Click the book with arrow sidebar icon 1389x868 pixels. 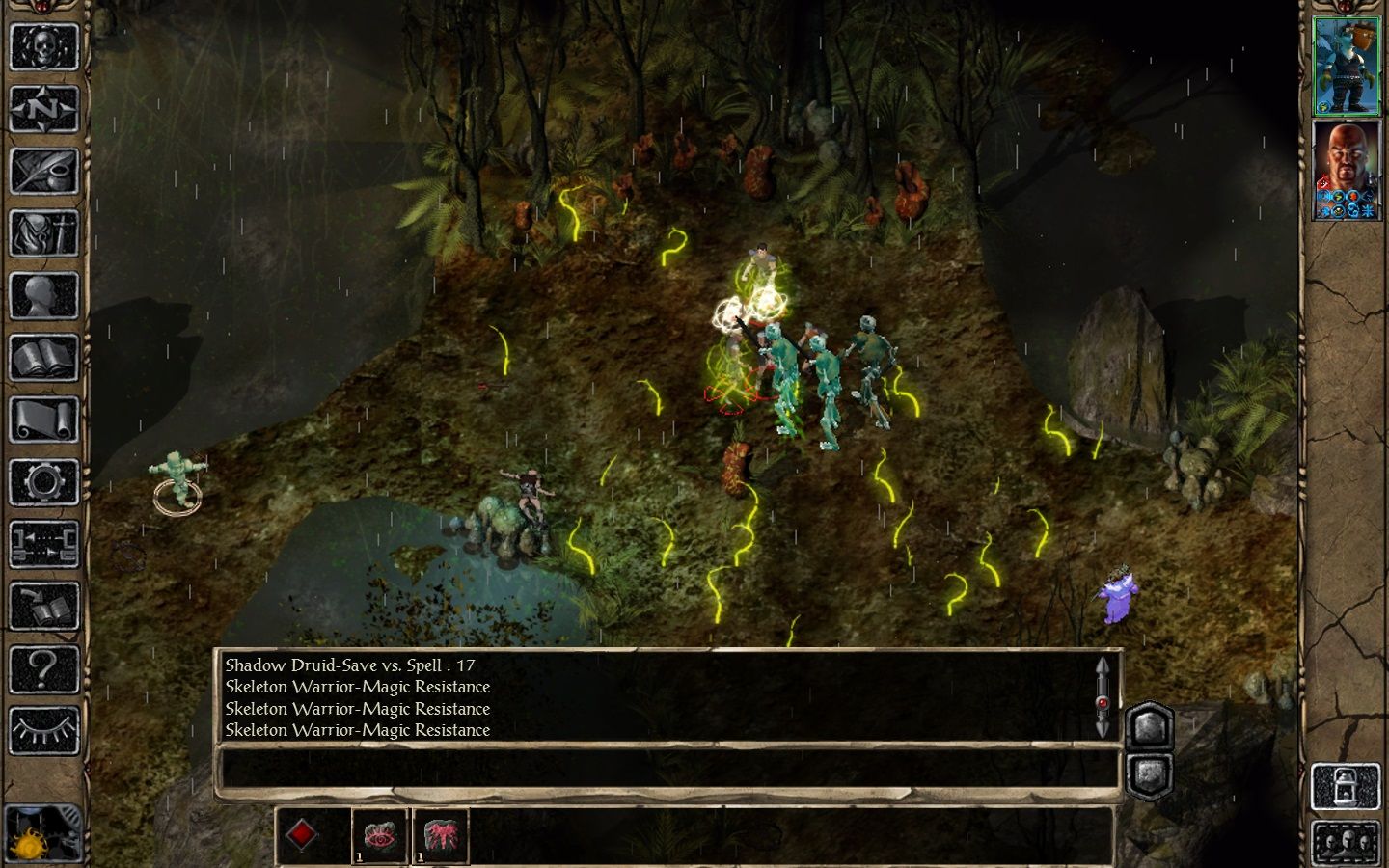pos(43,606)
